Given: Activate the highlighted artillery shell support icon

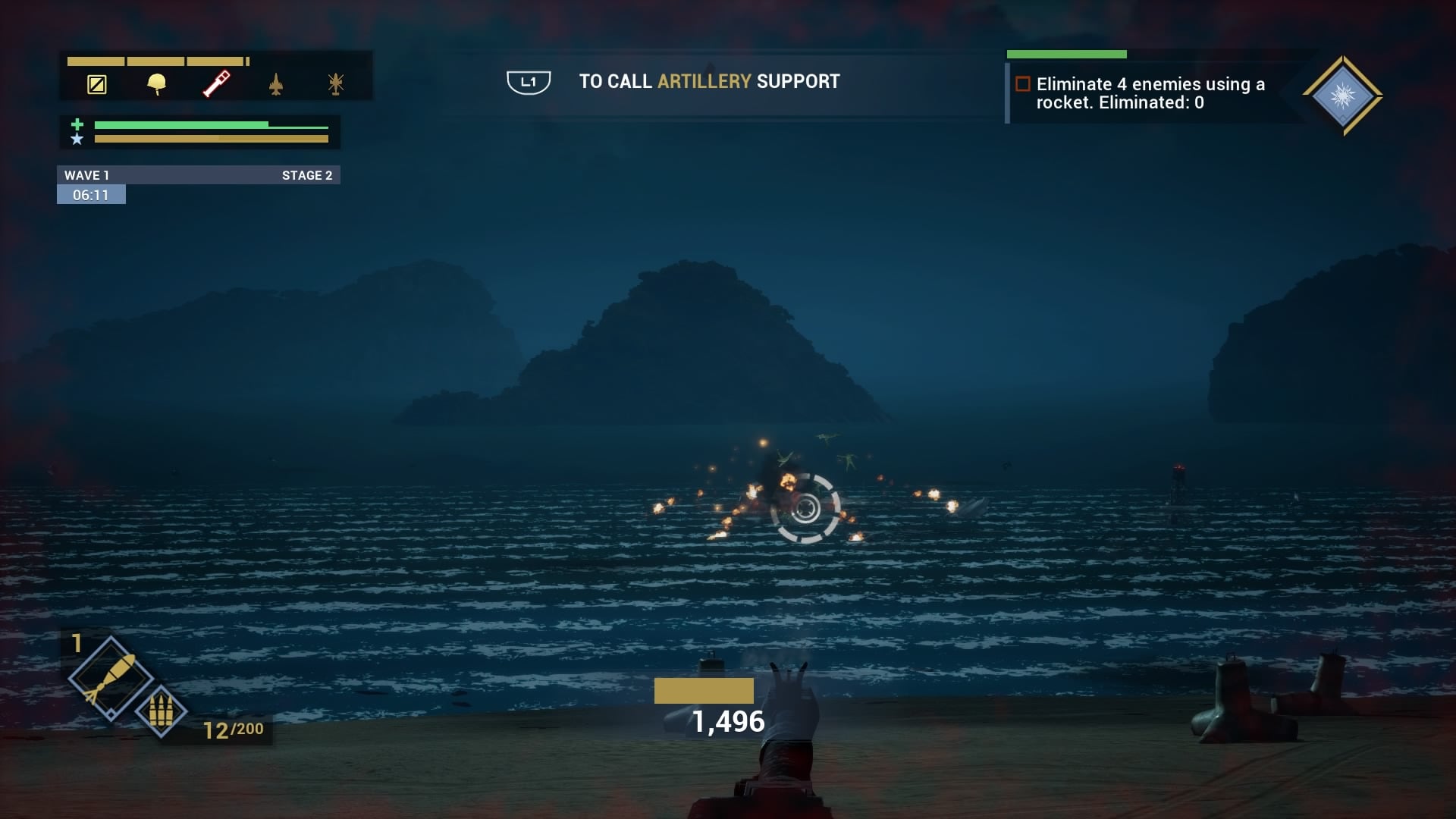Looking at the screenshot, I should coord(216,83).
